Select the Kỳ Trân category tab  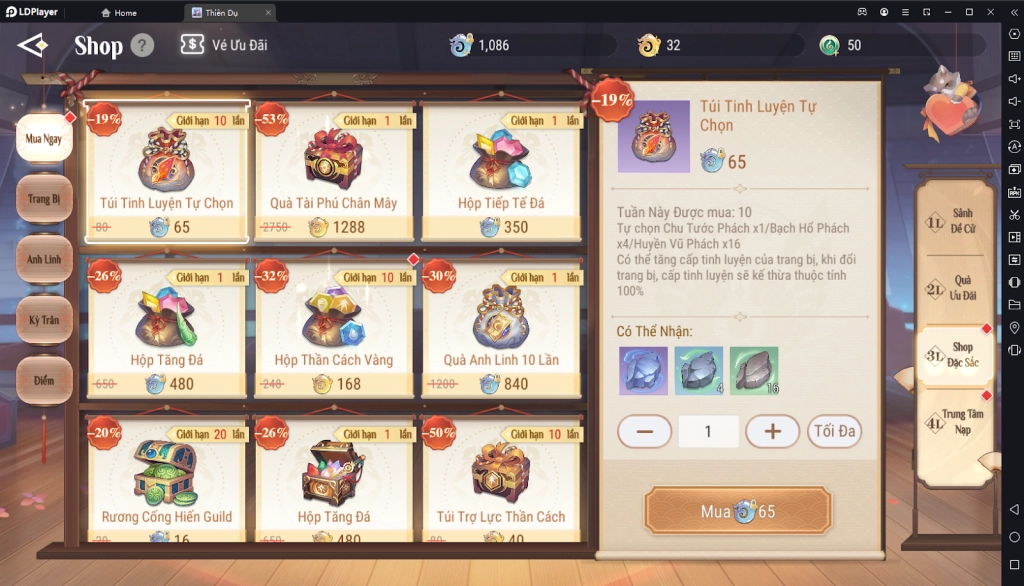point(44,320)
